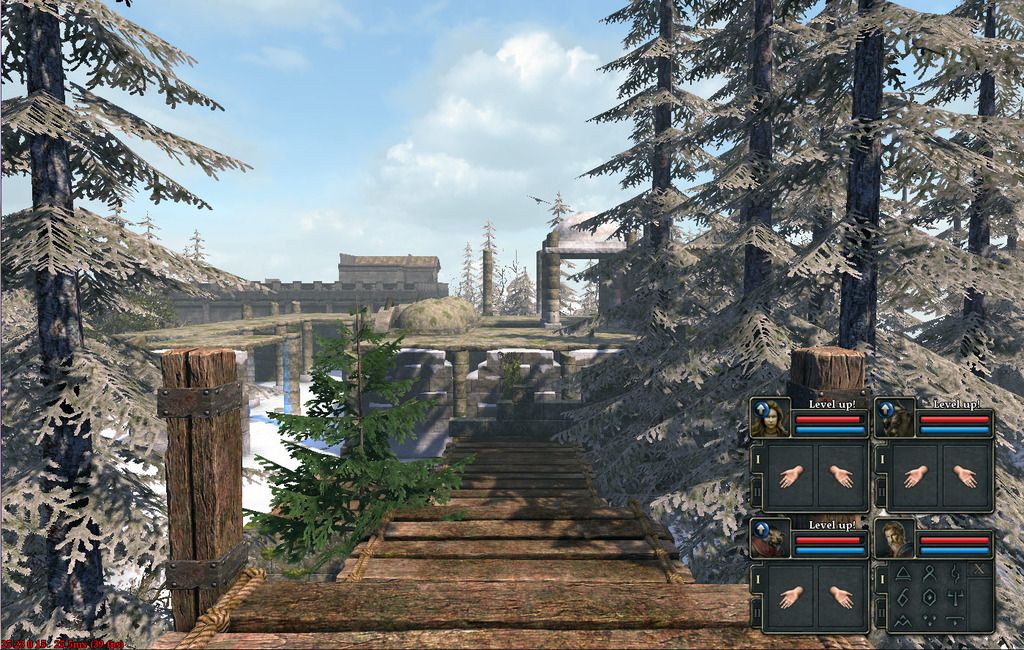Screen dimensions: 1024x650
Task: Use the red-cloaked beast's left hand slot
Action: (792, 597)
